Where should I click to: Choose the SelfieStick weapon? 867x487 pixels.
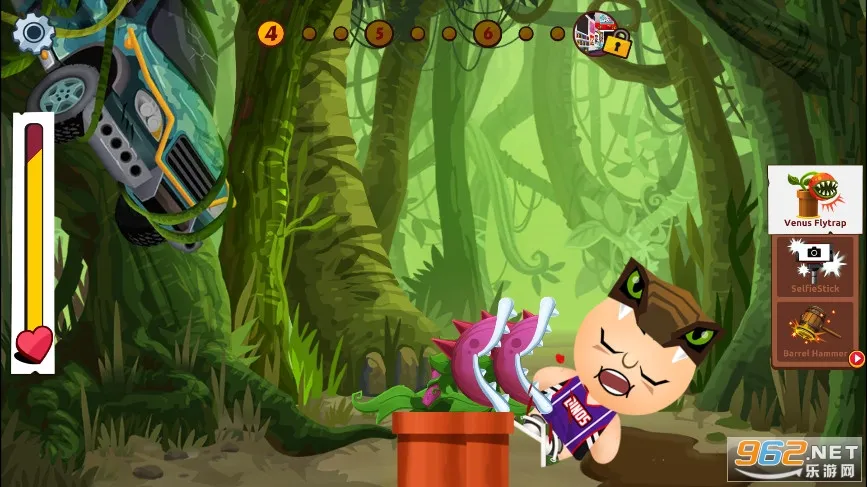coord(814,265)
